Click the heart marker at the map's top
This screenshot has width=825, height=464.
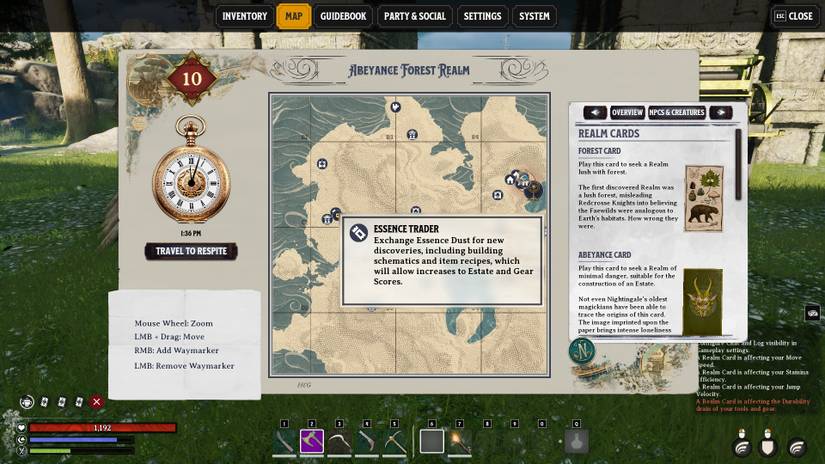395,106
